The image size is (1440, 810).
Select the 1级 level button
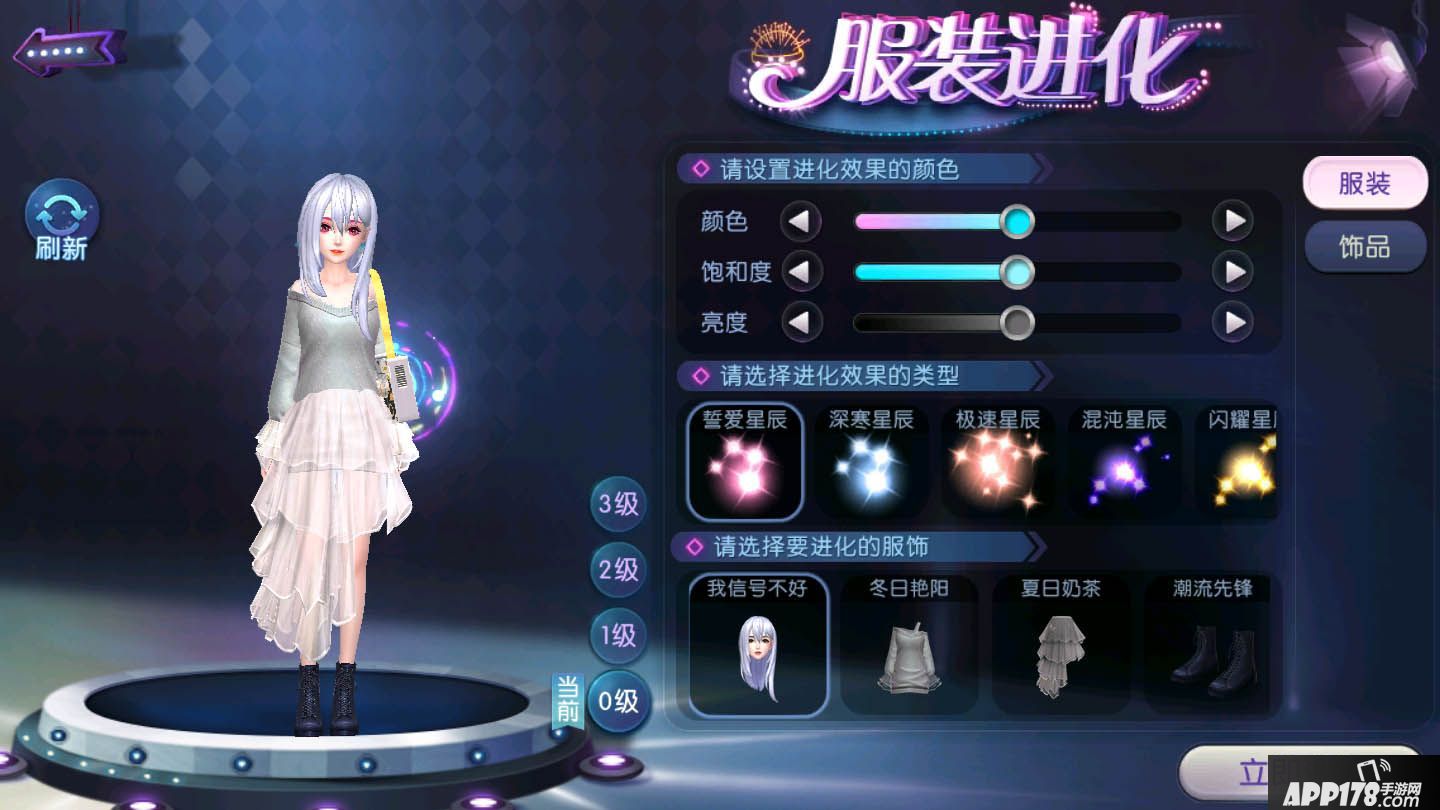617,636
